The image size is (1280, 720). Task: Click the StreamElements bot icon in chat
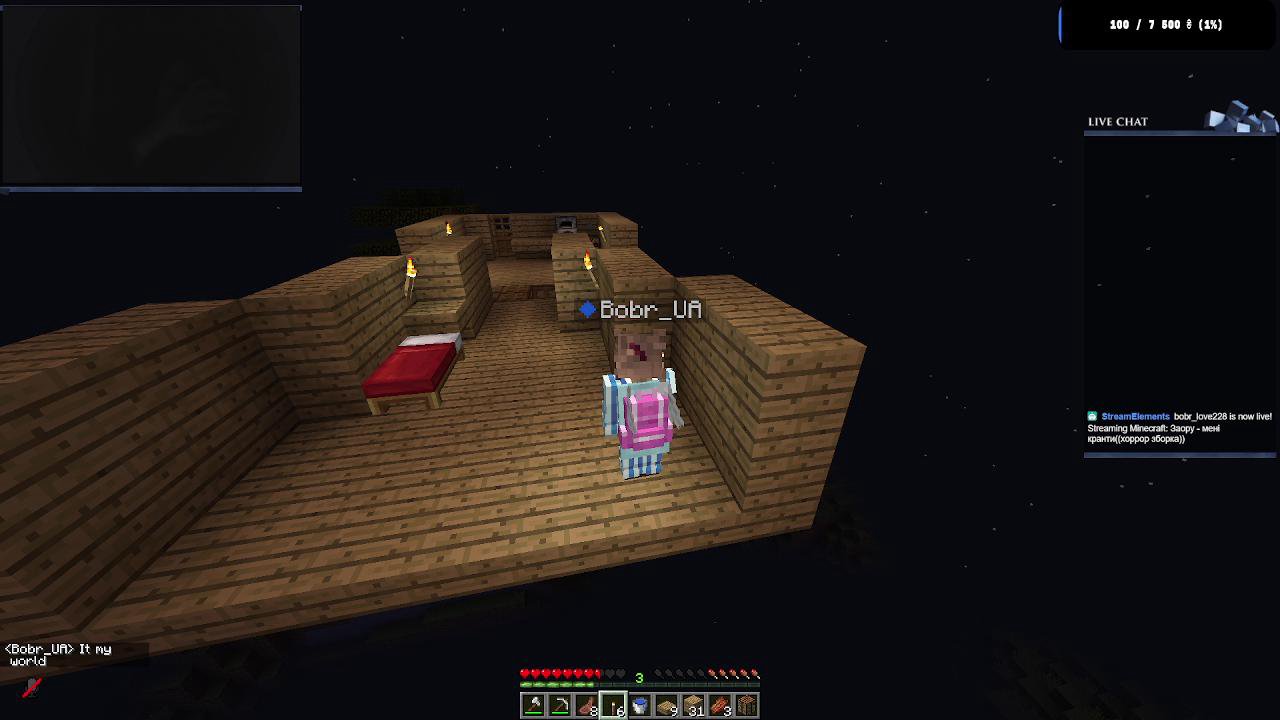pyautogui.click(x=1092, y=416)
